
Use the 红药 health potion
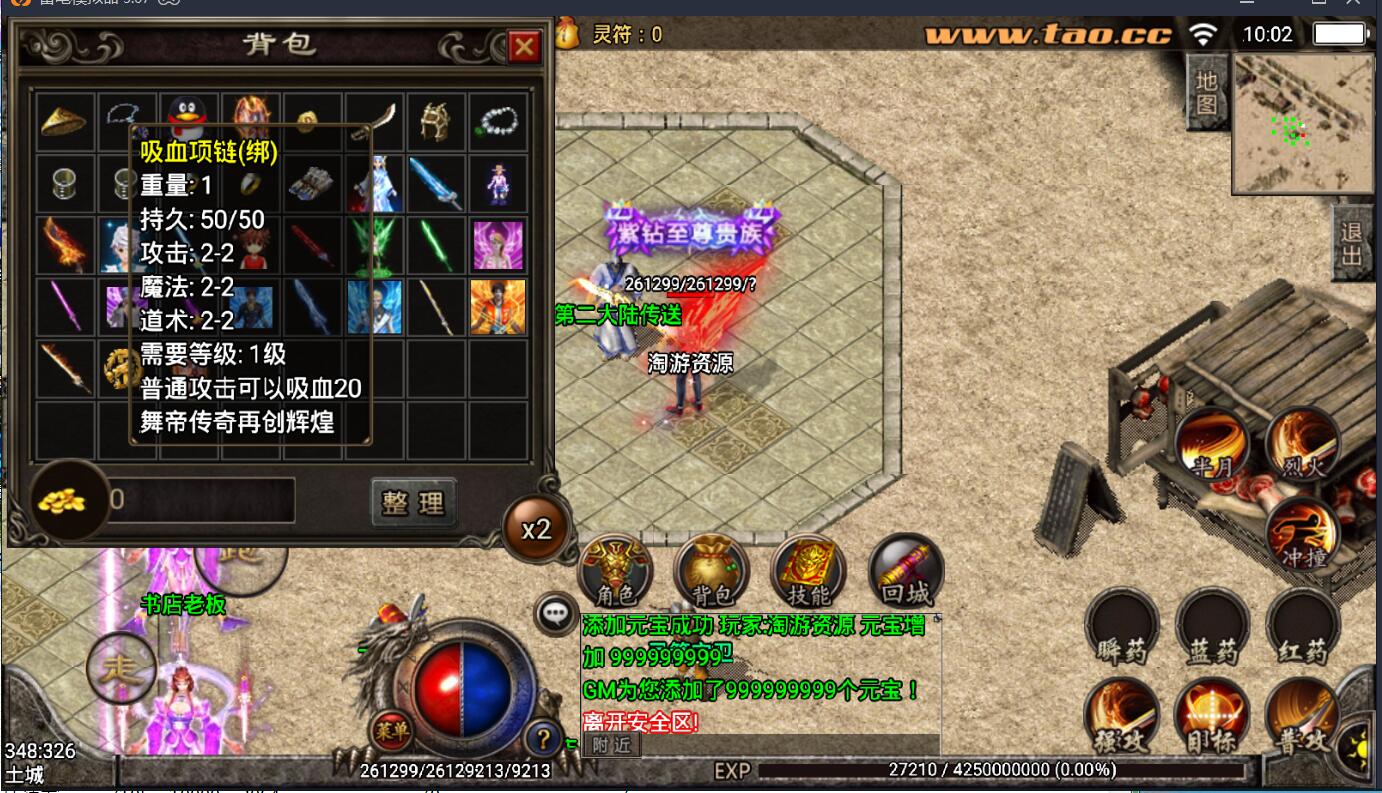pos(1302,627)
